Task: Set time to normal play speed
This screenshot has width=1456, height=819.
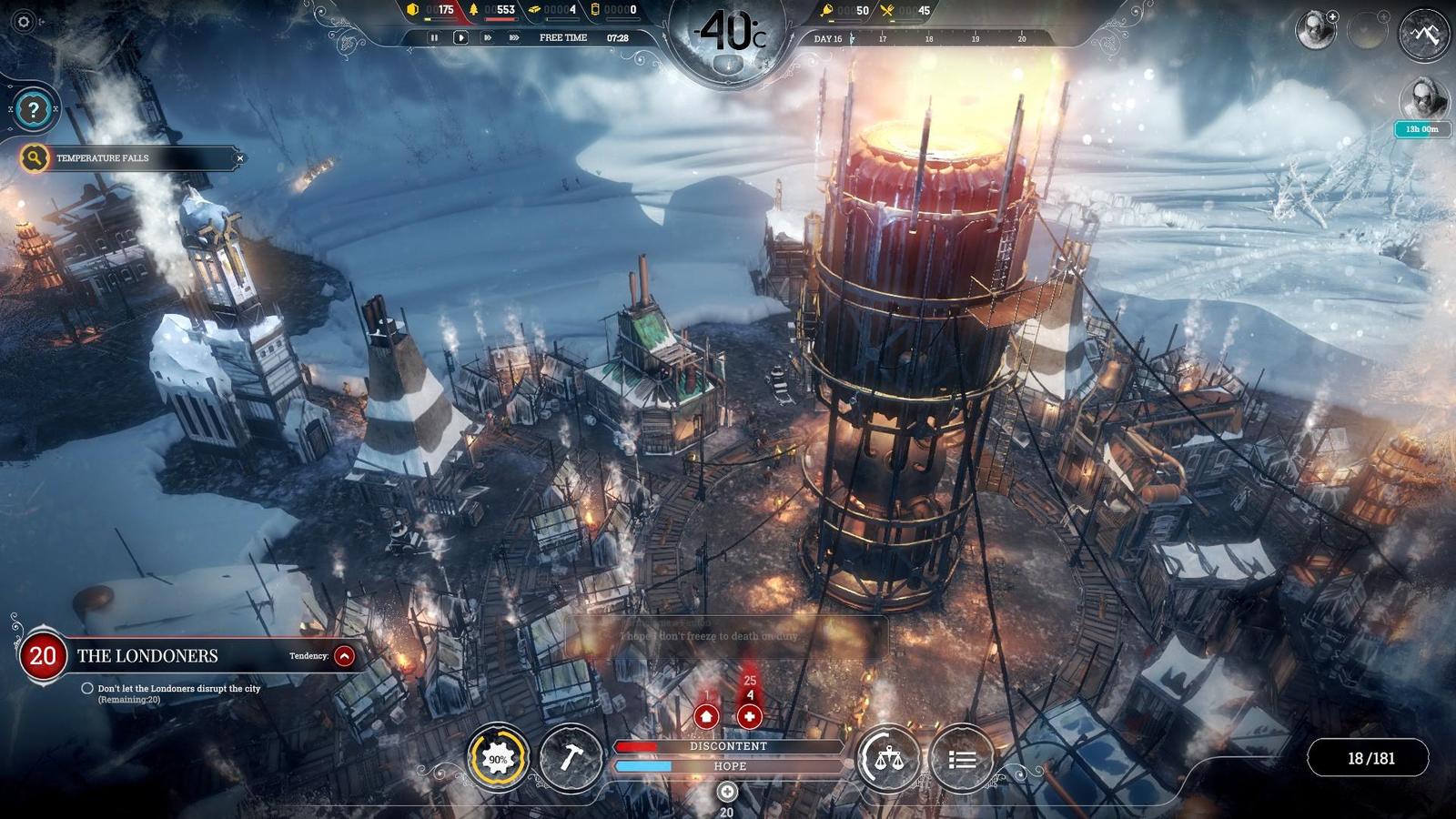Action: coord(460,37)
